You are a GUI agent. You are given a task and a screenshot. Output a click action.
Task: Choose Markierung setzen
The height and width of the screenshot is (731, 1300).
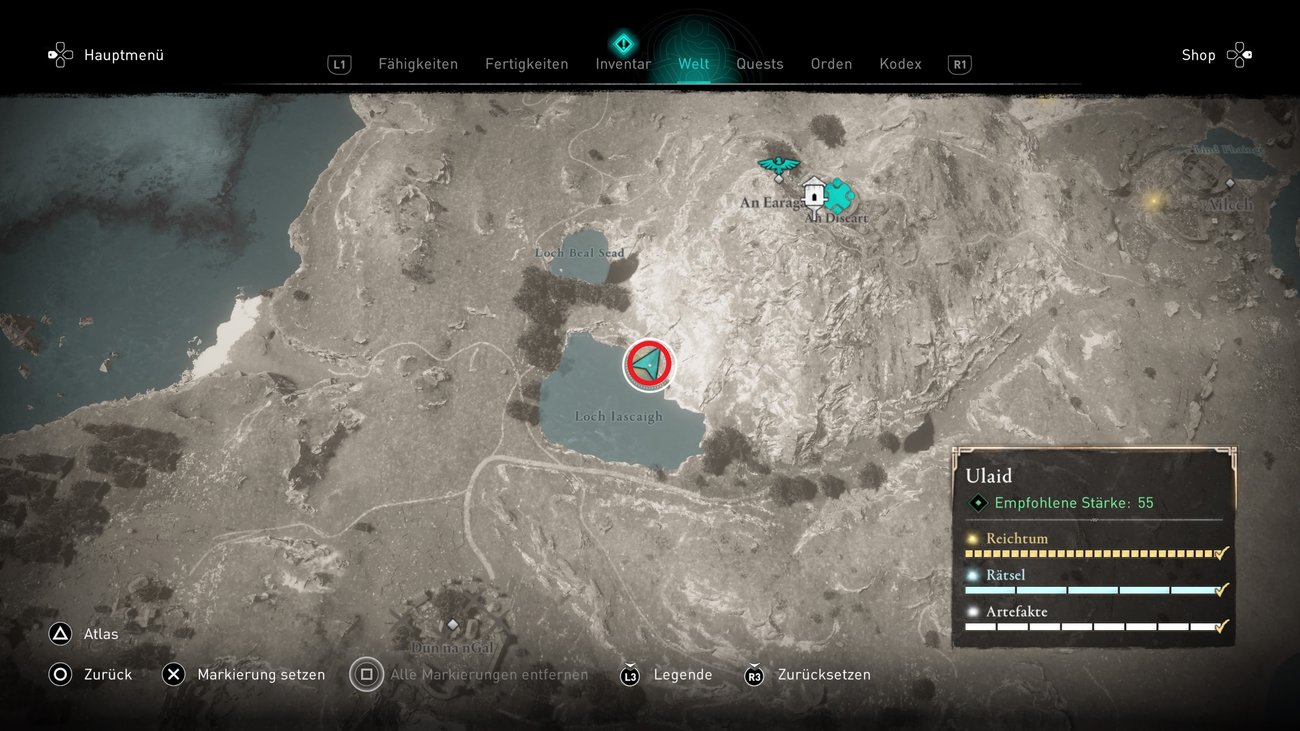(245, 675)
